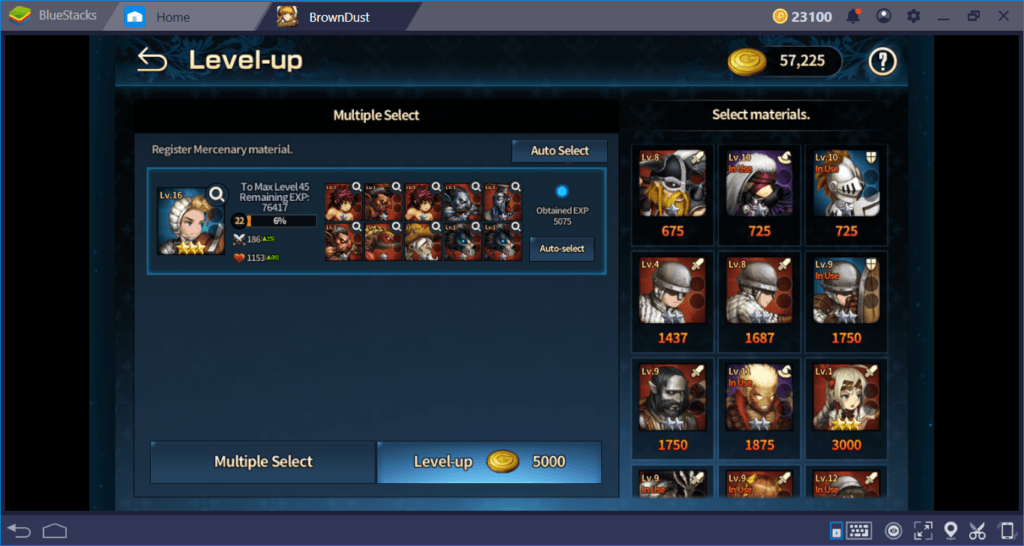Click the Auto Select button
1024x546 pixels.
pos(559,151)
